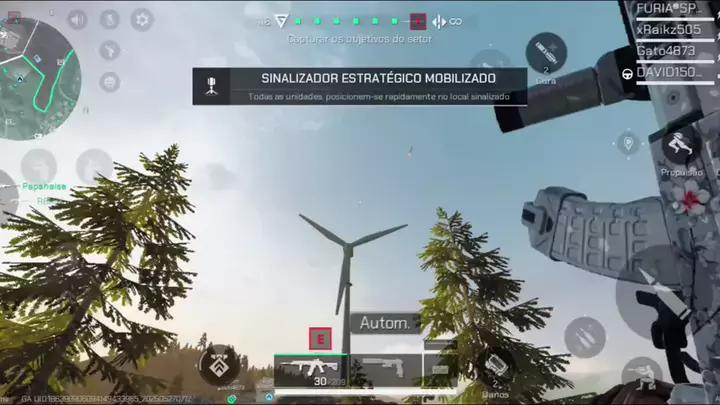The image size is (720, 405).
Task: Tap the rank chevron class ability button
Action: pyautogui.click(x=219, y=366)
